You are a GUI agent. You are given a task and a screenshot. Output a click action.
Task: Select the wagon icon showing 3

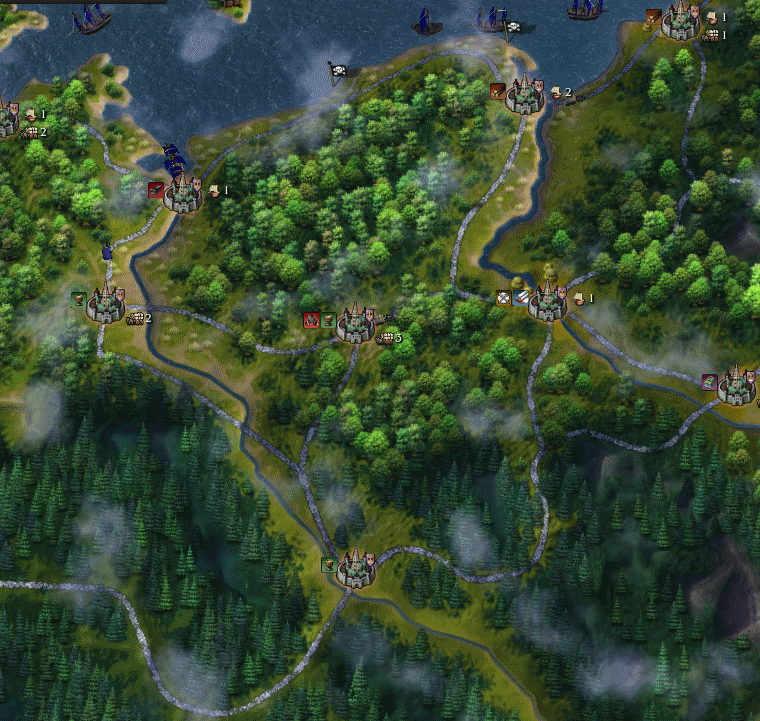click(x=384, y=339)
